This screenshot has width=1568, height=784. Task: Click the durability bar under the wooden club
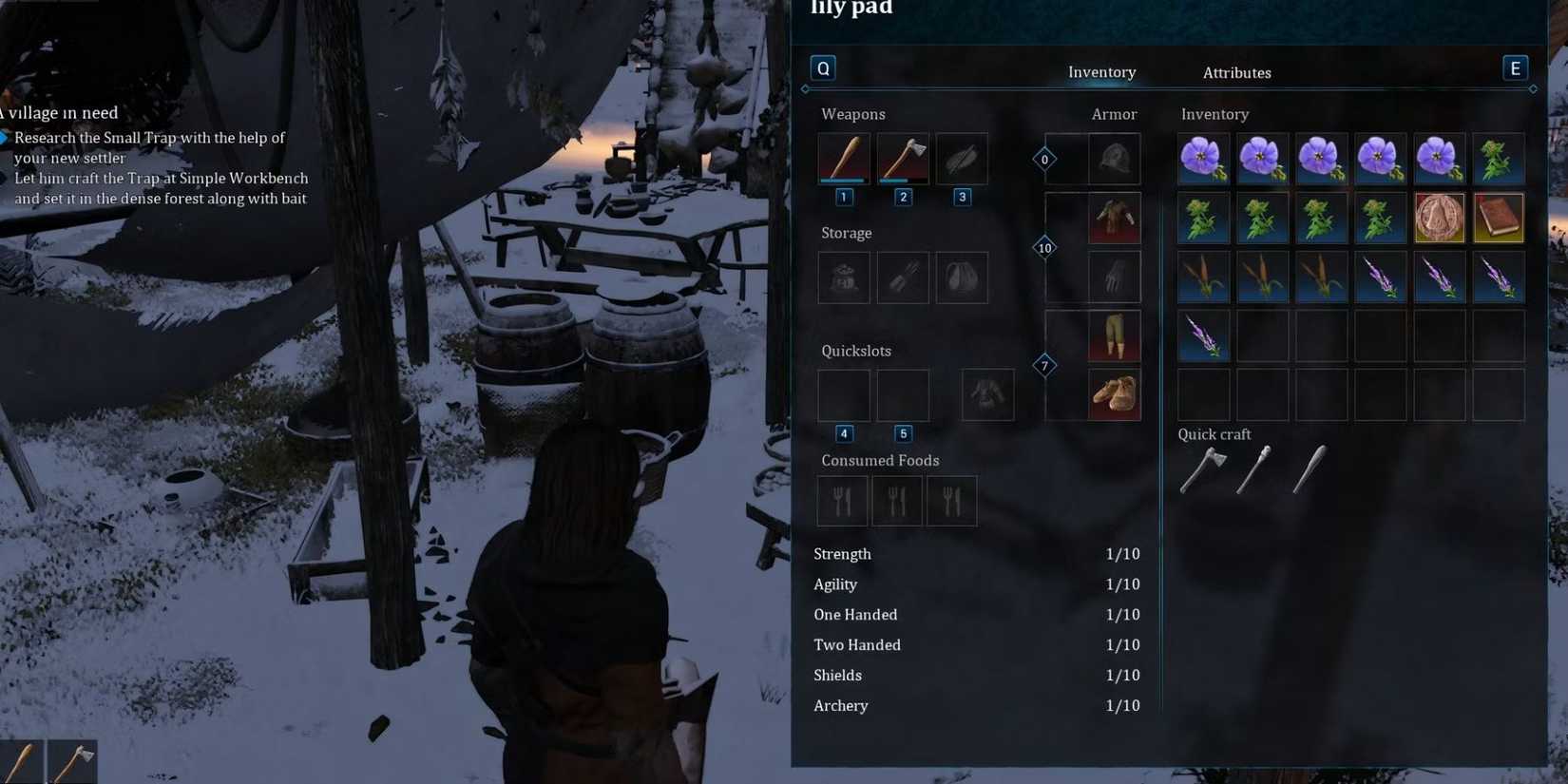pyautogui.click(x=842, y=180)
